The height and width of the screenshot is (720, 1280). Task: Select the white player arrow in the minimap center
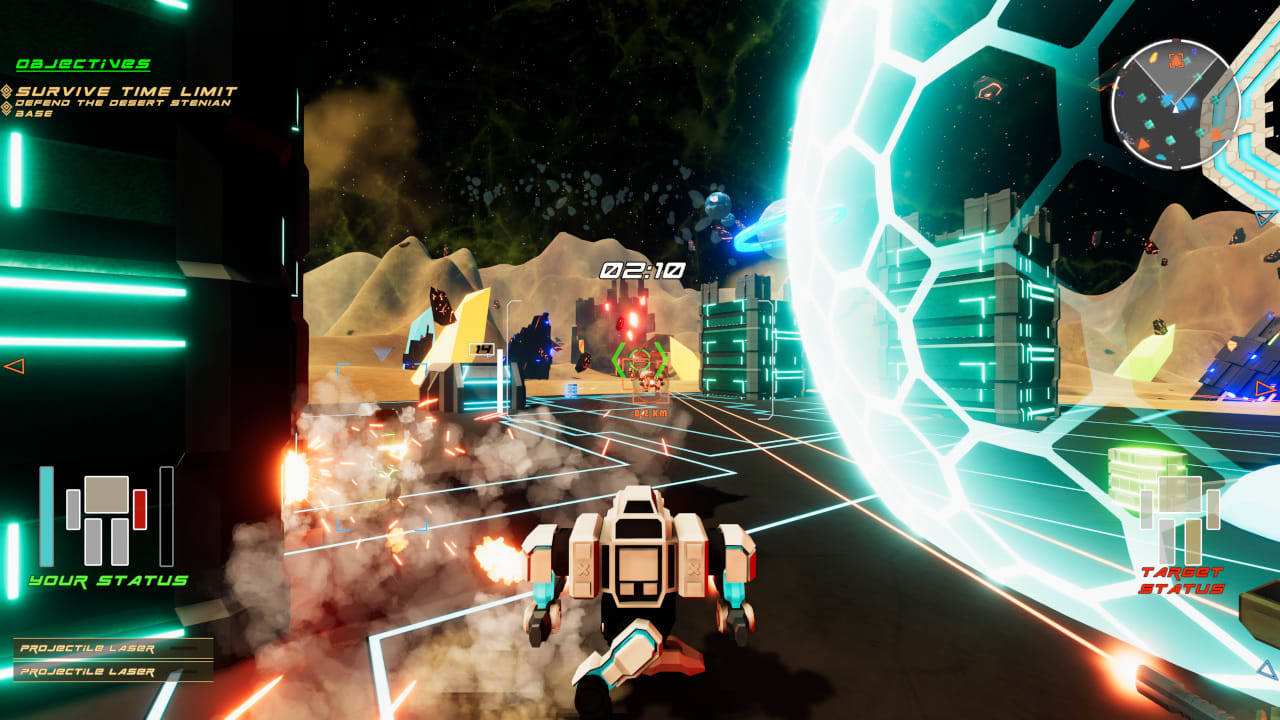[x=1175, y=110]
